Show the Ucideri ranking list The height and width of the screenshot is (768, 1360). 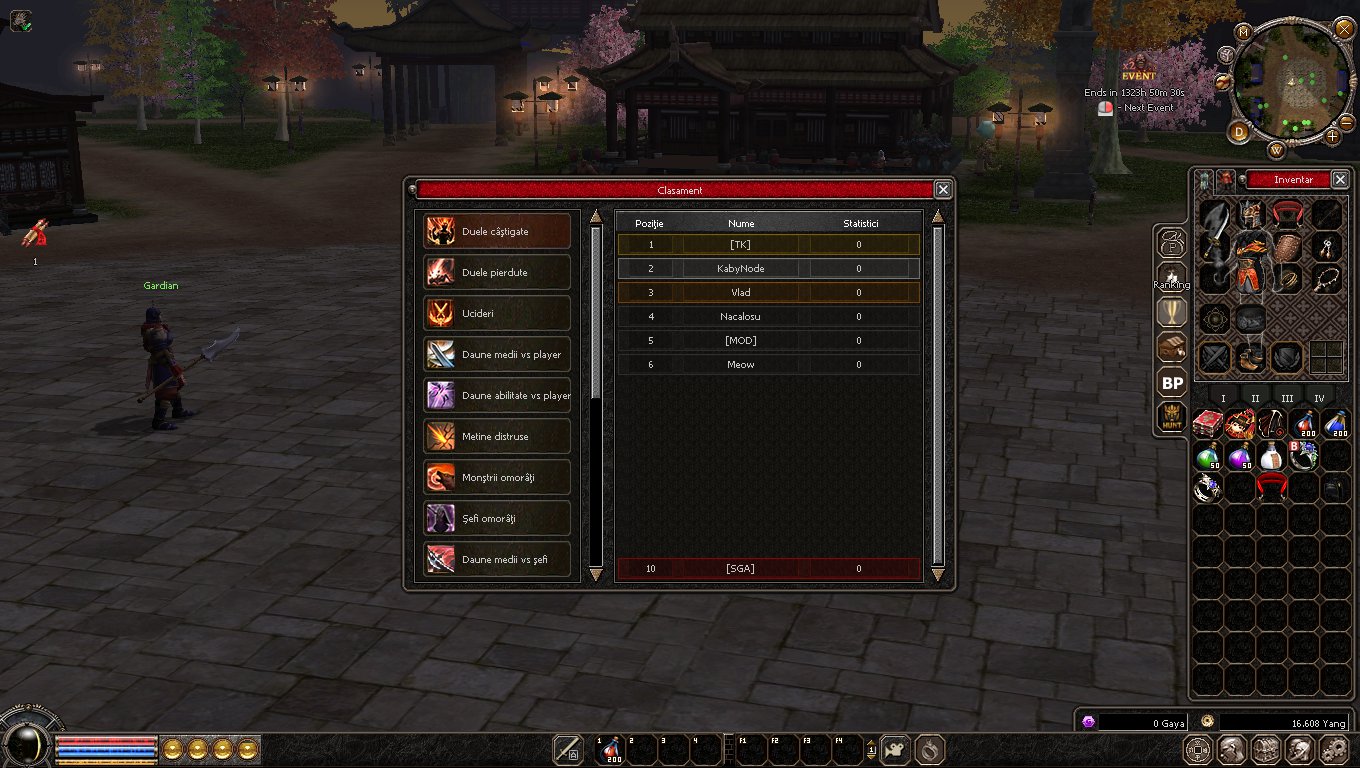pyautogui.click(x=497, y=313)
